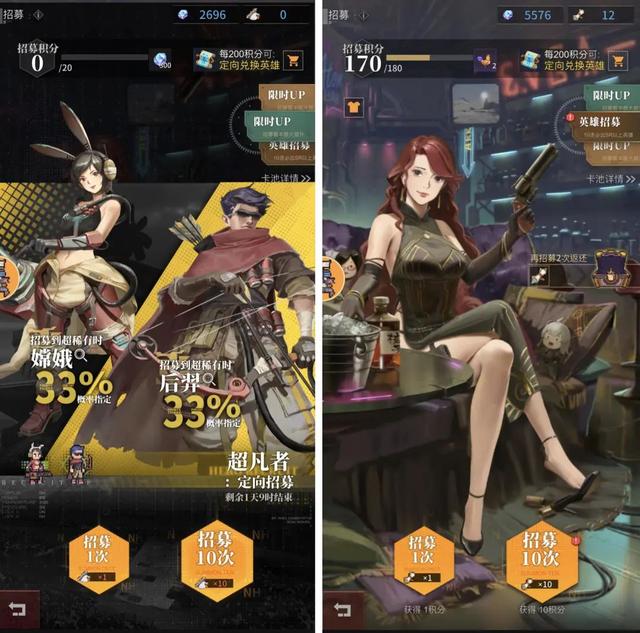Open the treasure chest reward icon
This screenshot has height=633, width=640.
tap(609, 266)
